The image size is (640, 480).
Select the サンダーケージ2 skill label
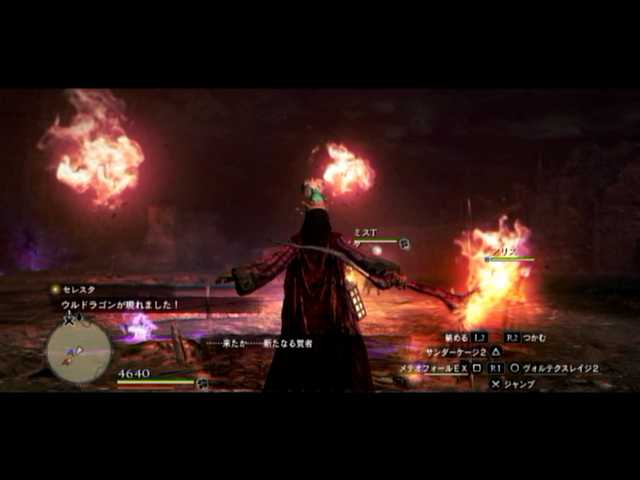coord(456,352)
